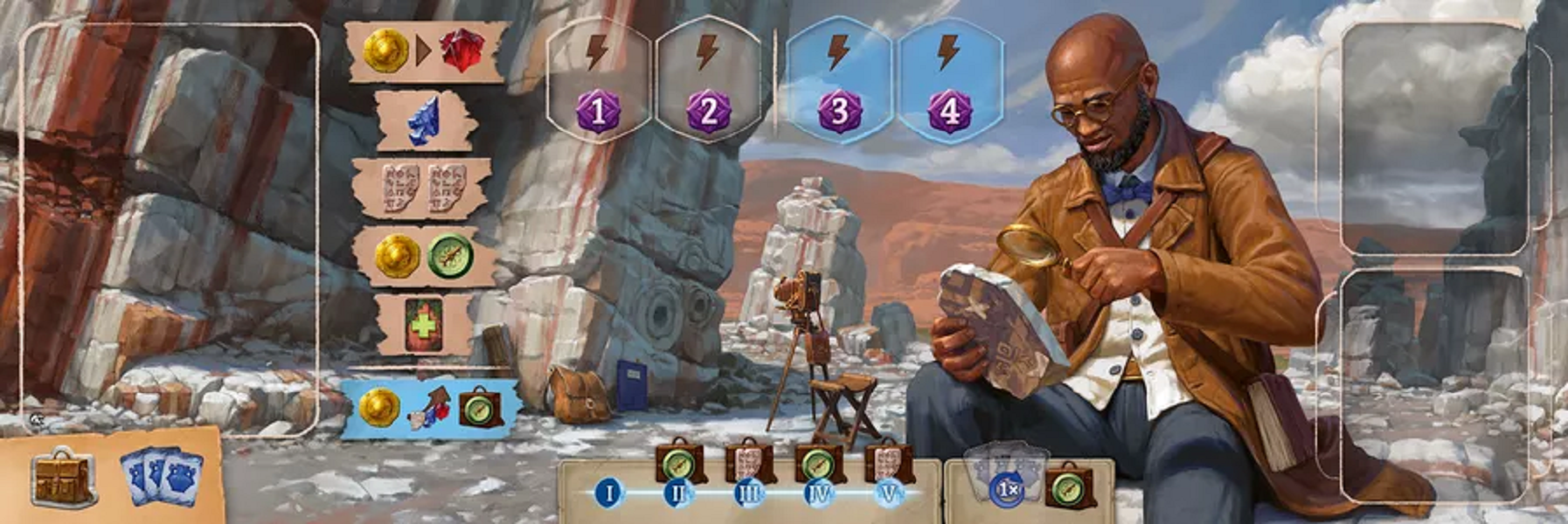
Task: Choose the green plus card action strip
Action: [x=423, y=325]
